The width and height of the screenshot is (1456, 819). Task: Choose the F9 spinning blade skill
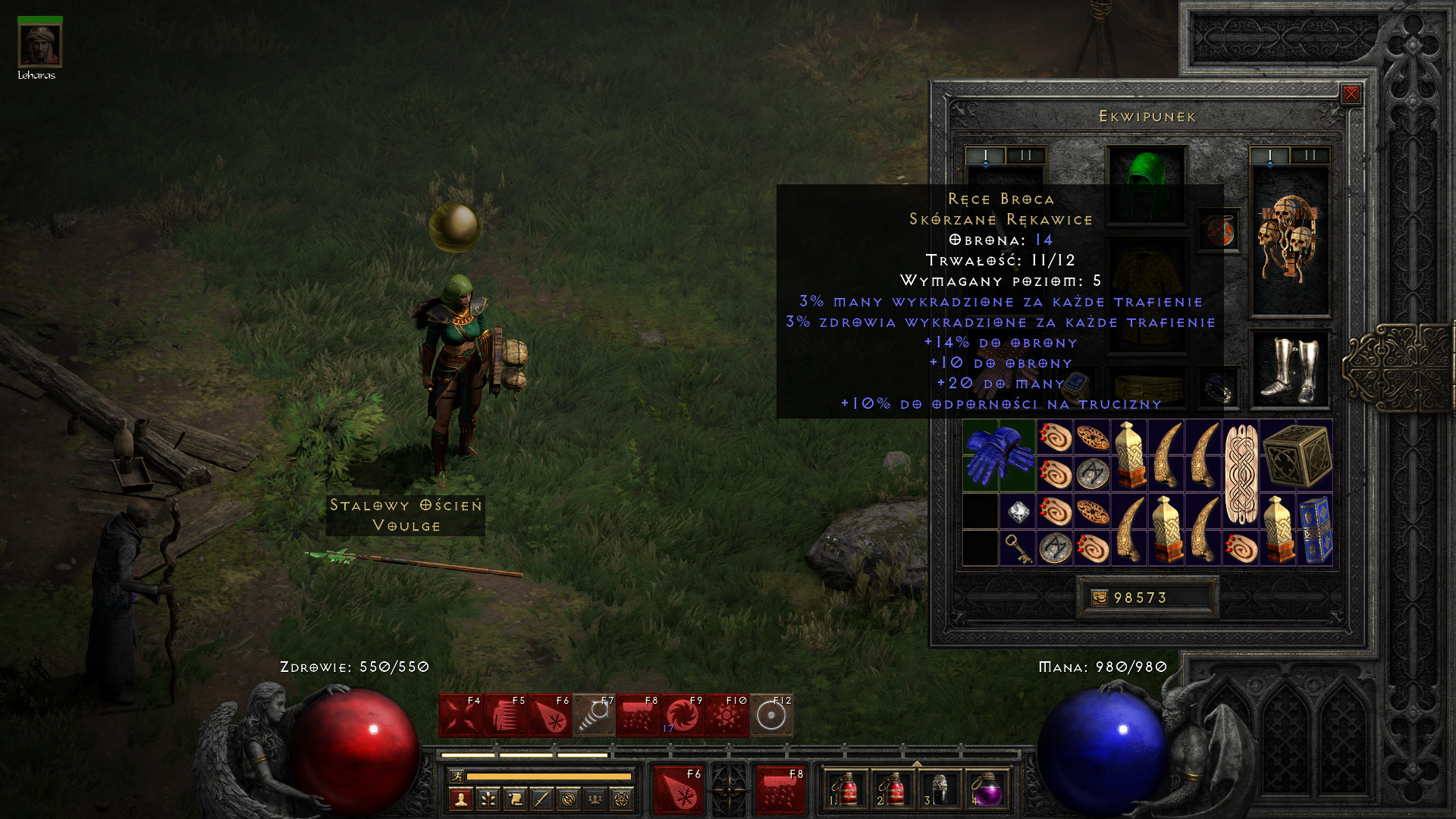pyautogui.click(x=683, y=715)
